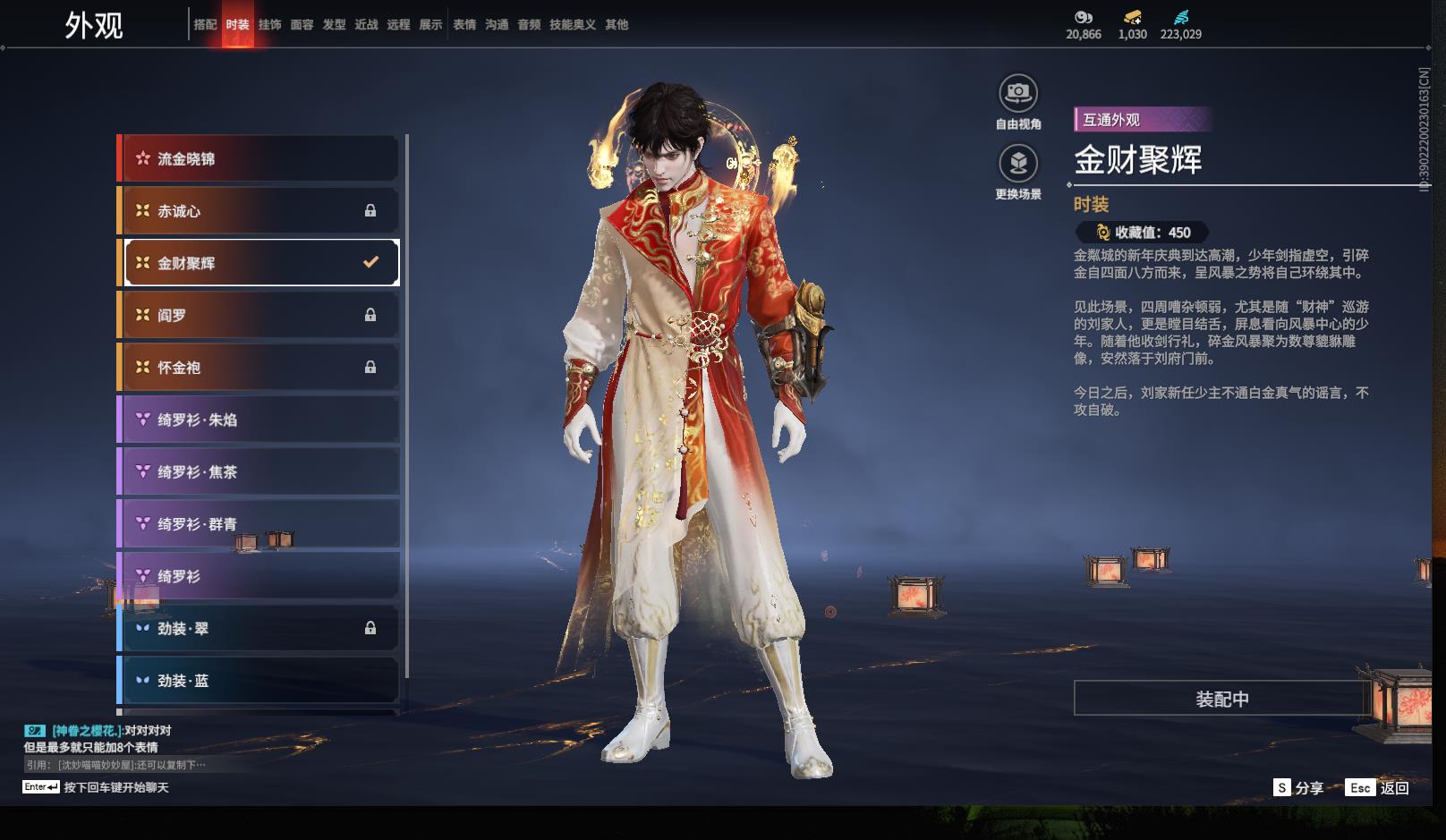Switch to the 其他 tab
1446x840 pixels.
(617, 25)
